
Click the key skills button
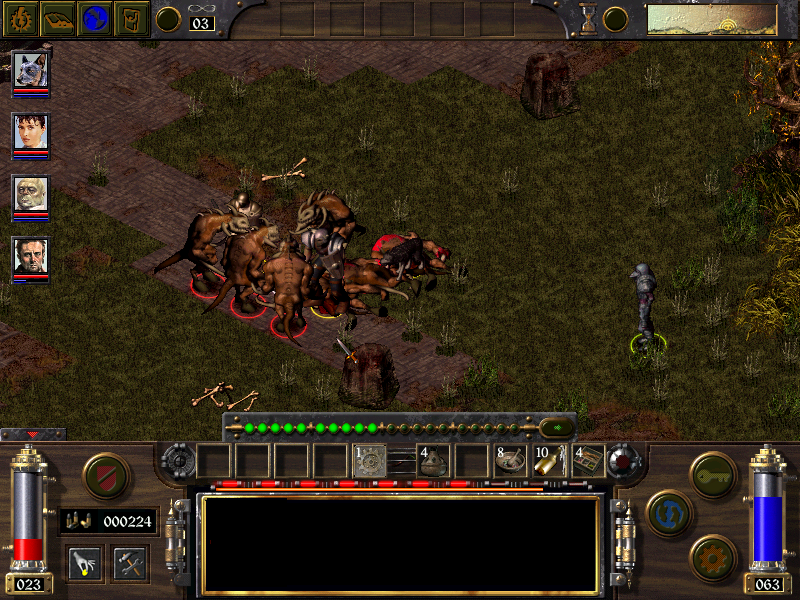pos(713,470)
